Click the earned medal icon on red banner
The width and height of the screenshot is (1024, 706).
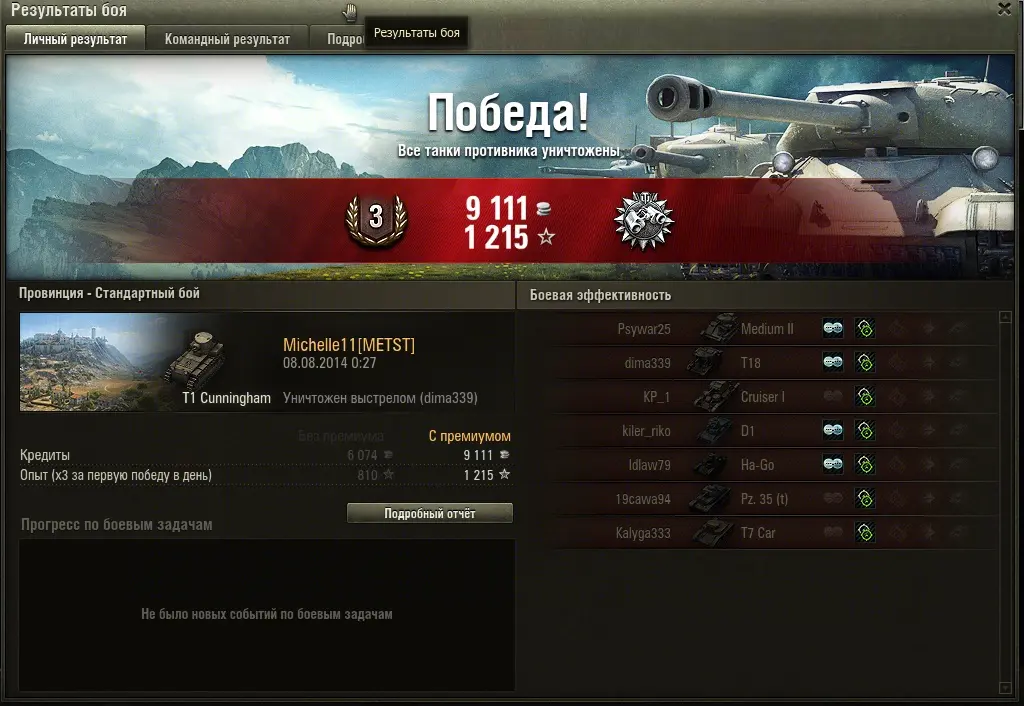pos(643,221)
